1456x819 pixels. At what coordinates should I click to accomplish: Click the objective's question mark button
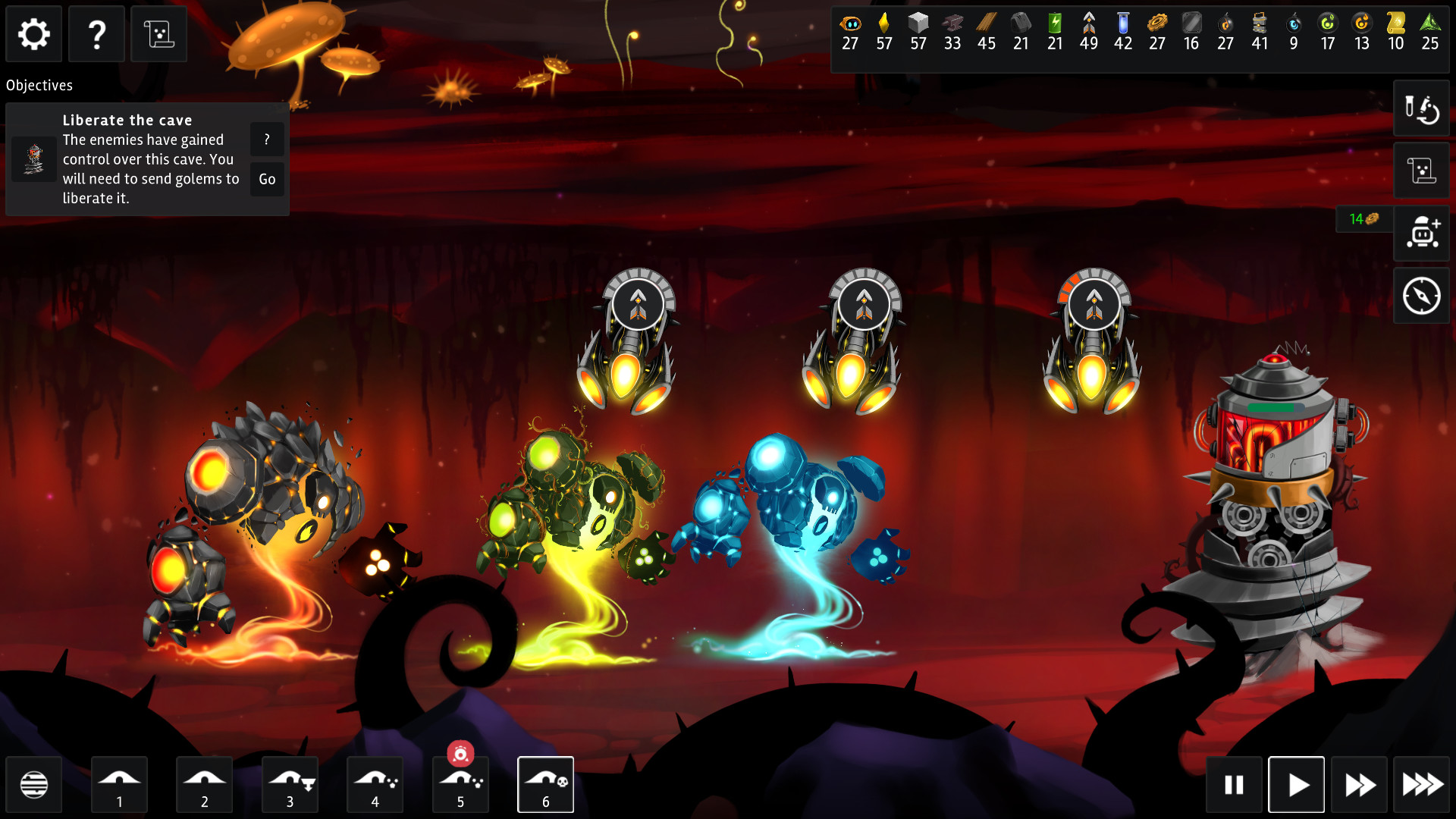coord(267,140)
